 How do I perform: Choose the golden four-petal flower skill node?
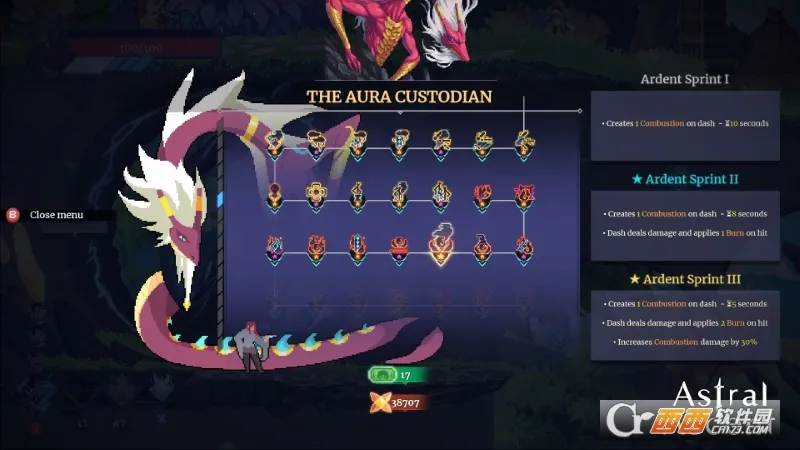[316, 193]
